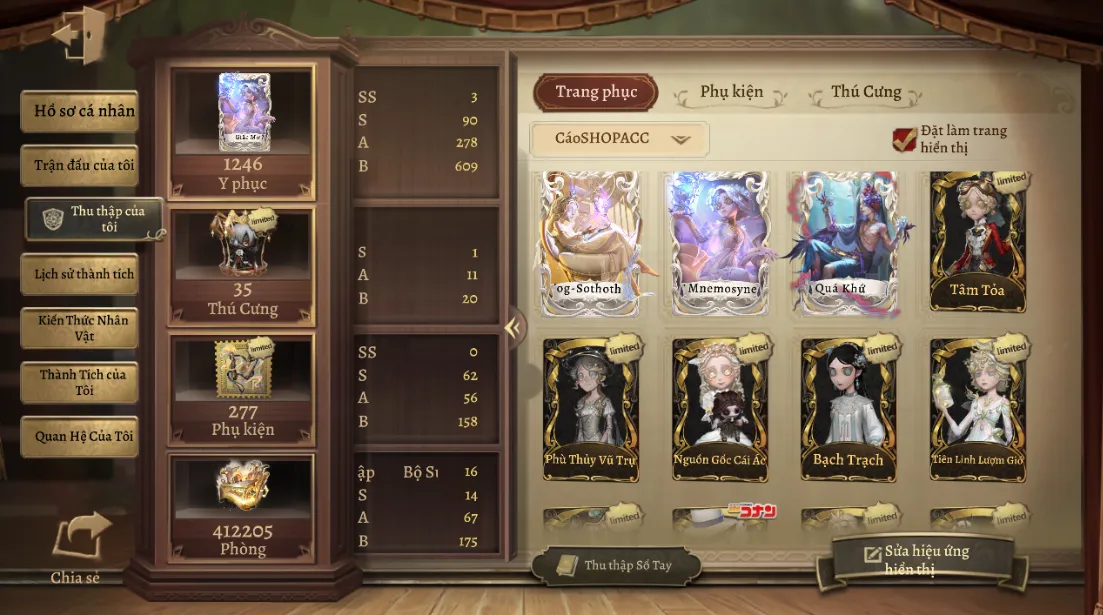This screenshot has width=1103, height=615.
Task: Exit via the door back icon
Action: 78,36
